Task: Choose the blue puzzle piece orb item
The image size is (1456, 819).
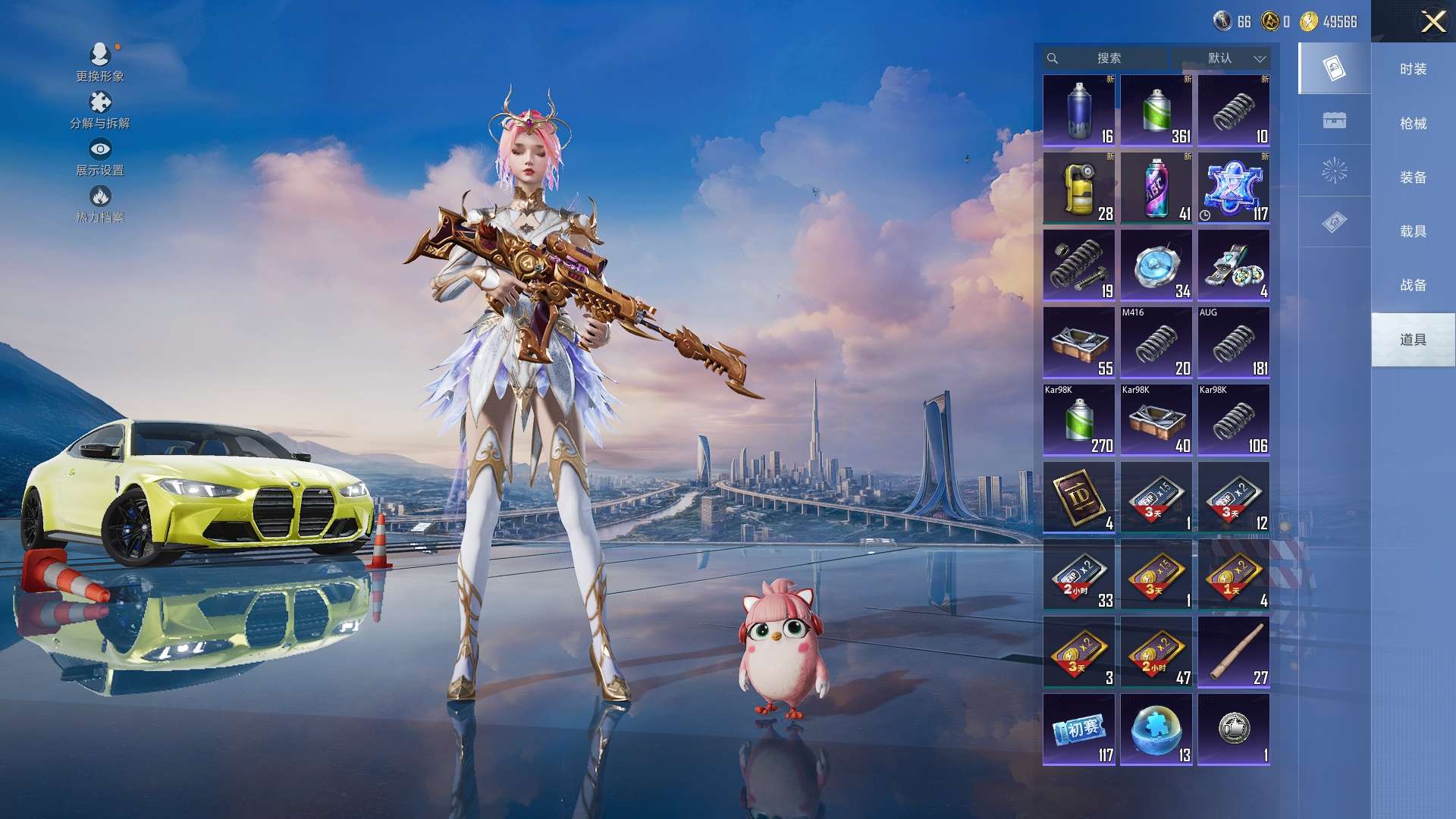Action: 1156,730
